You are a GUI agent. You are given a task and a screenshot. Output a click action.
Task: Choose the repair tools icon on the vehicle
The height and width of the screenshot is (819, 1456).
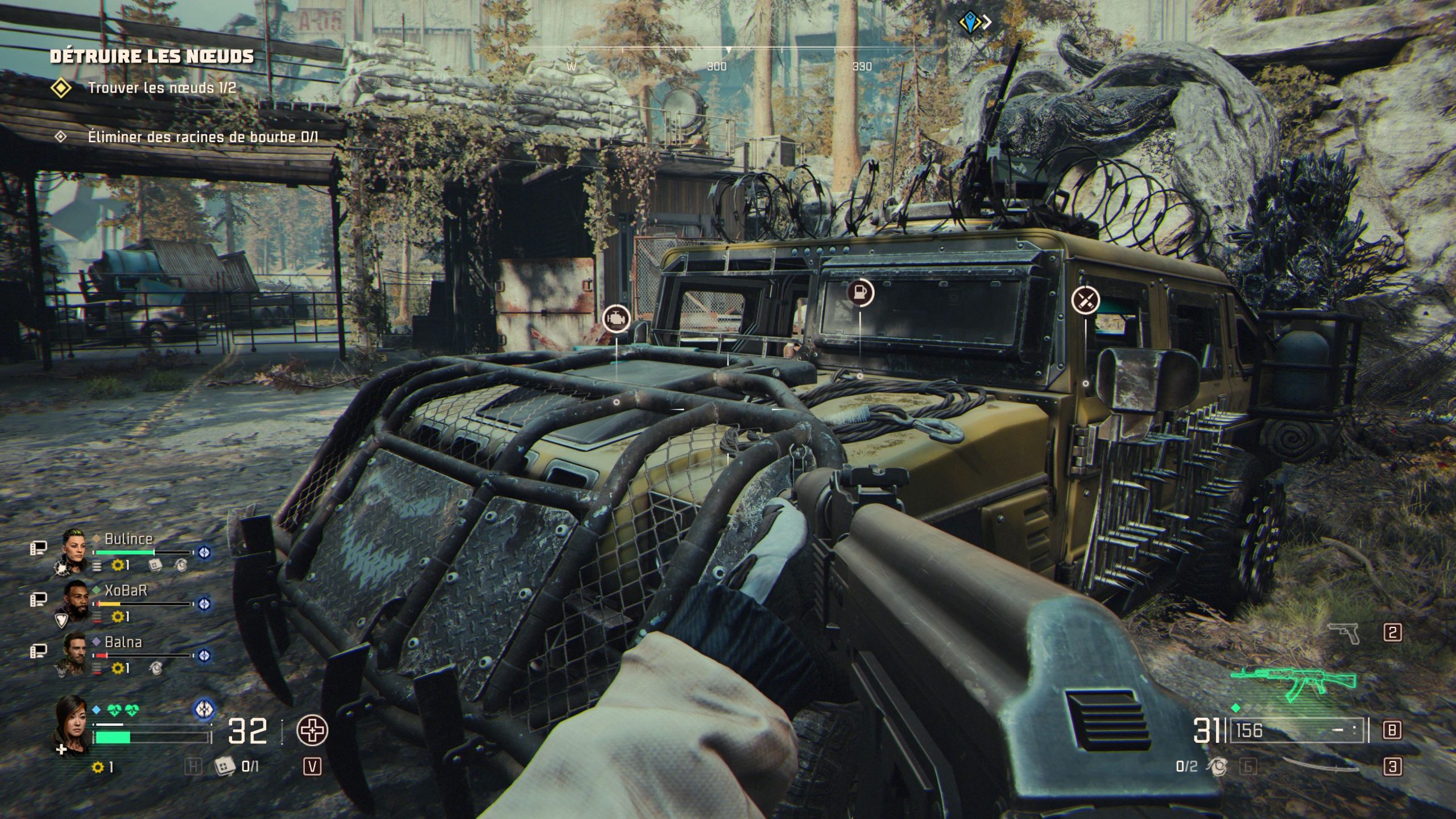(x=1085, y=299)
